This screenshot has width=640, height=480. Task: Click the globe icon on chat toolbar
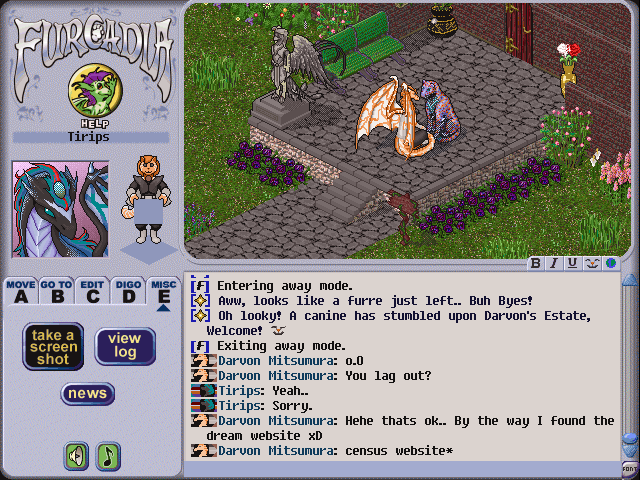click(610, 263)
